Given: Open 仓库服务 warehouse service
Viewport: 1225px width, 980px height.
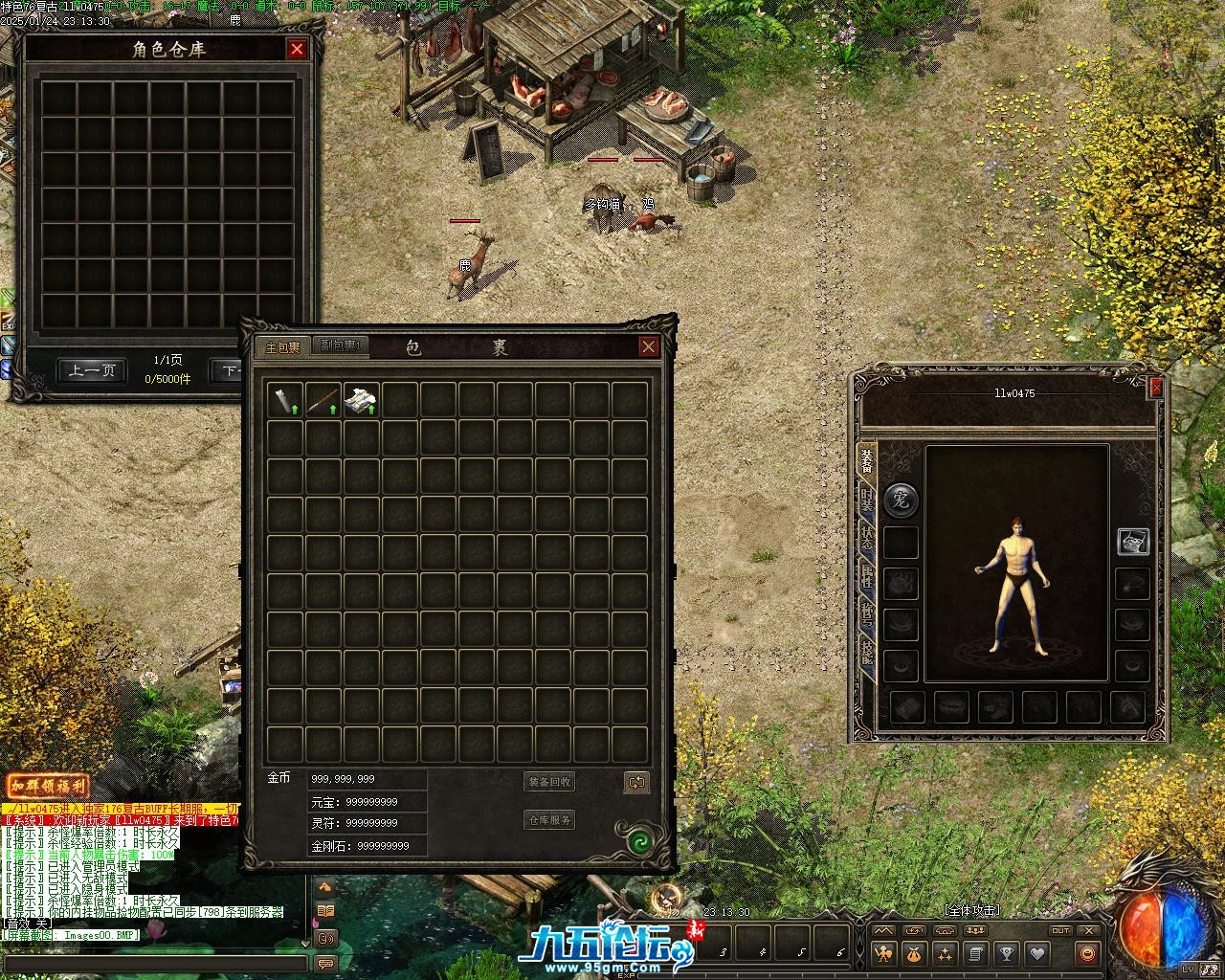Looking at the screenshot, I should (x=549, y=820).
